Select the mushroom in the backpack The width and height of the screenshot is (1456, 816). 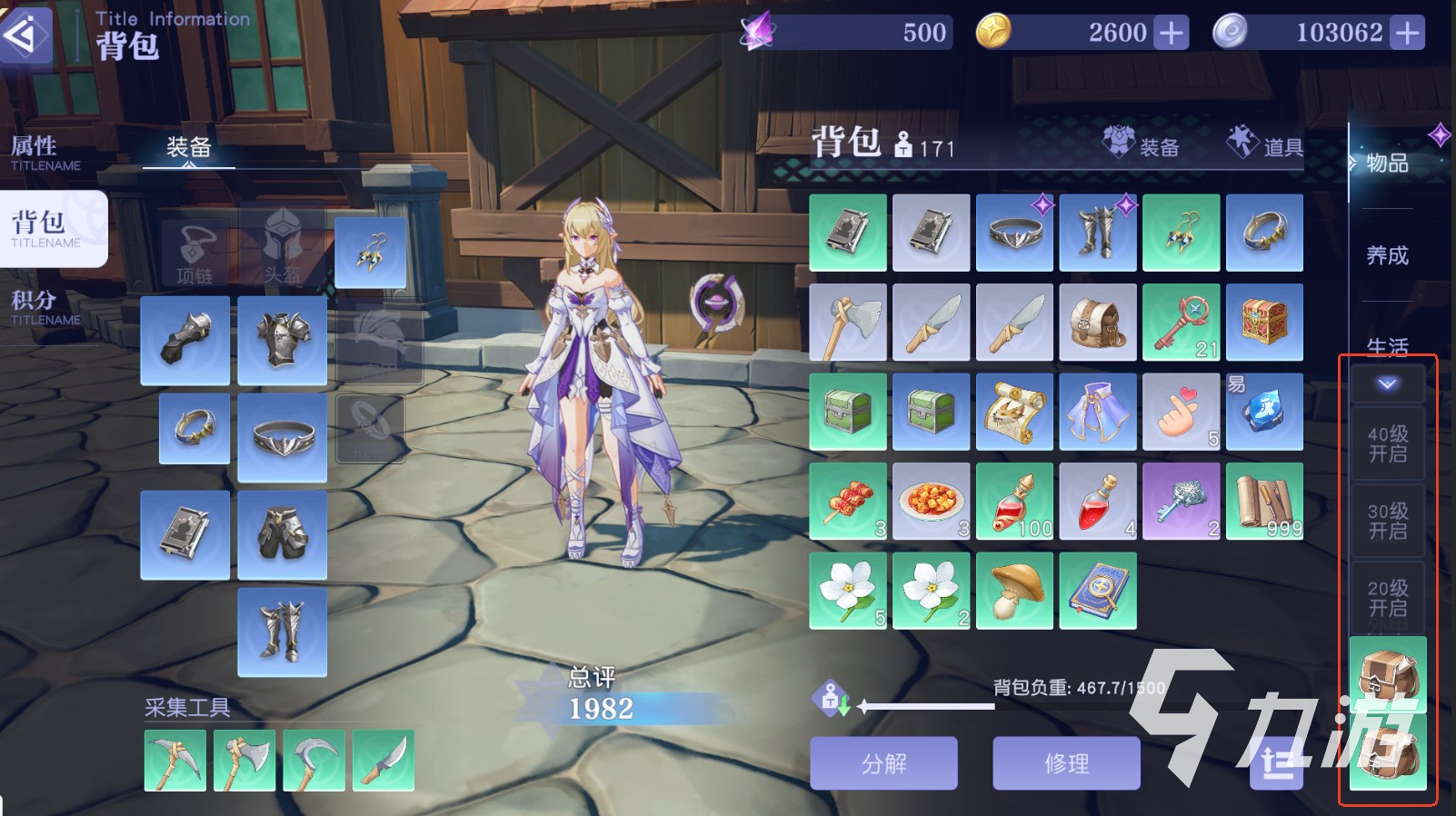coord(1014,591)
